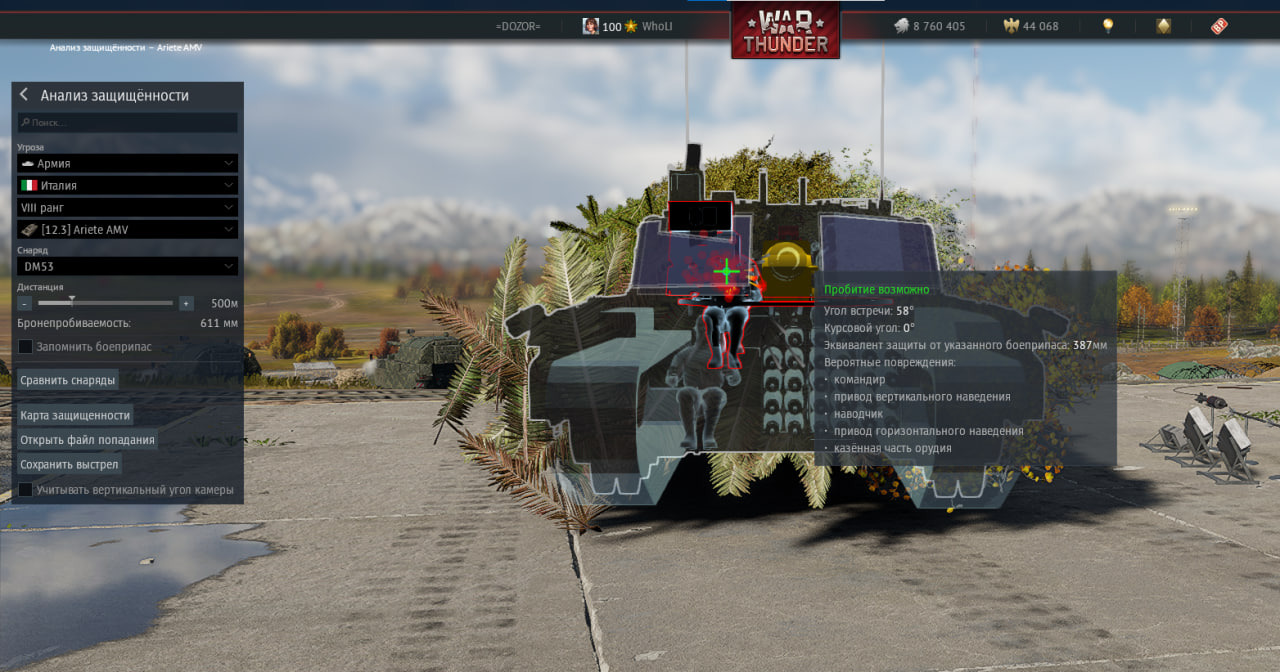Click the Silver Lions balance 8 760 405

point(930,27)
